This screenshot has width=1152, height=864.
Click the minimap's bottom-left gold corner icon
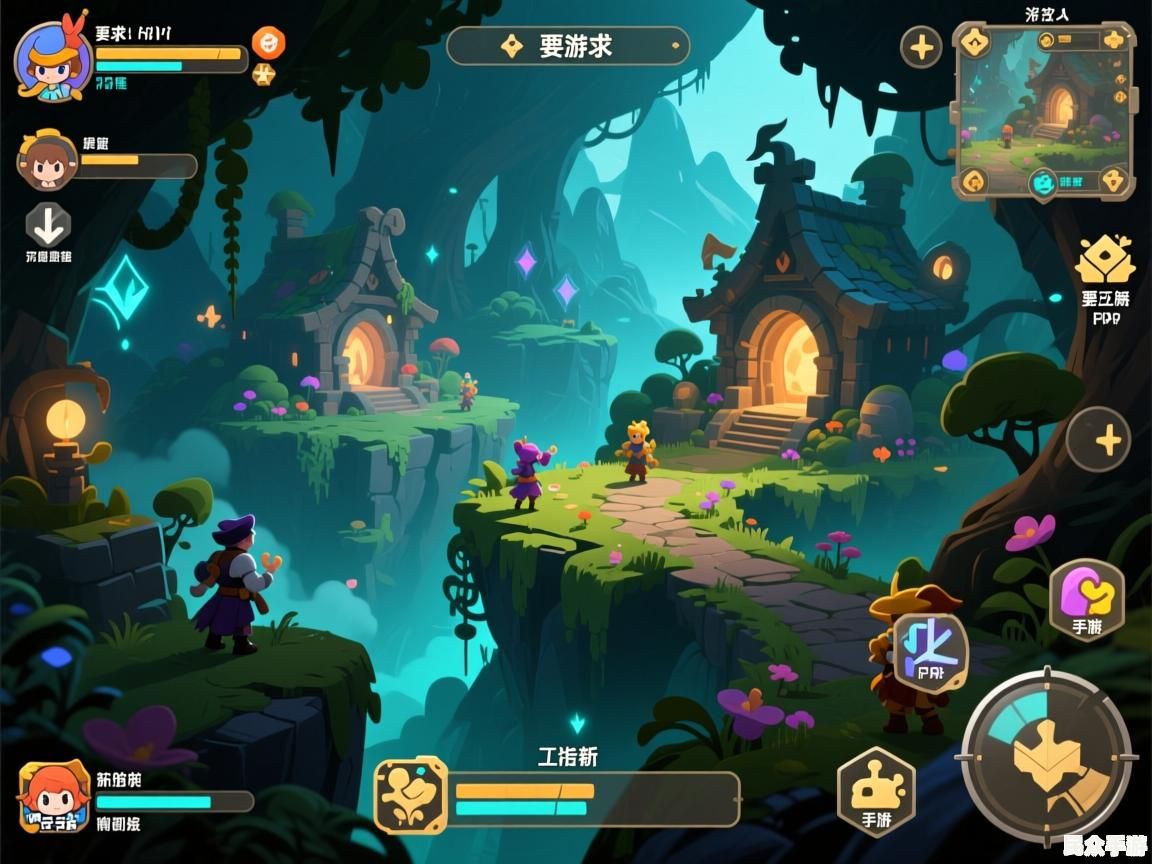[x=973, y=181]
